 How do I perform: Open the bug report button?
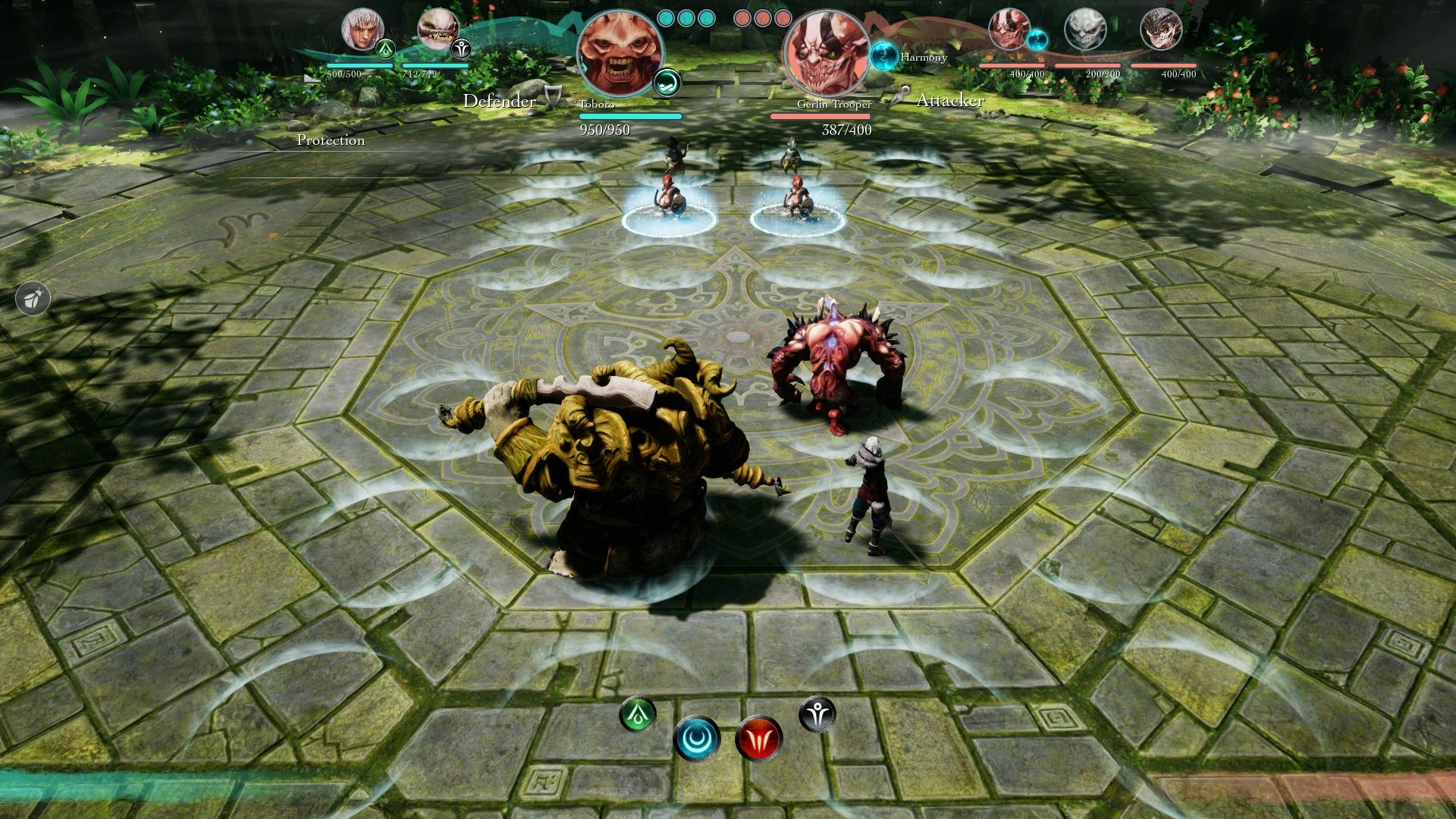coord(33,299)
